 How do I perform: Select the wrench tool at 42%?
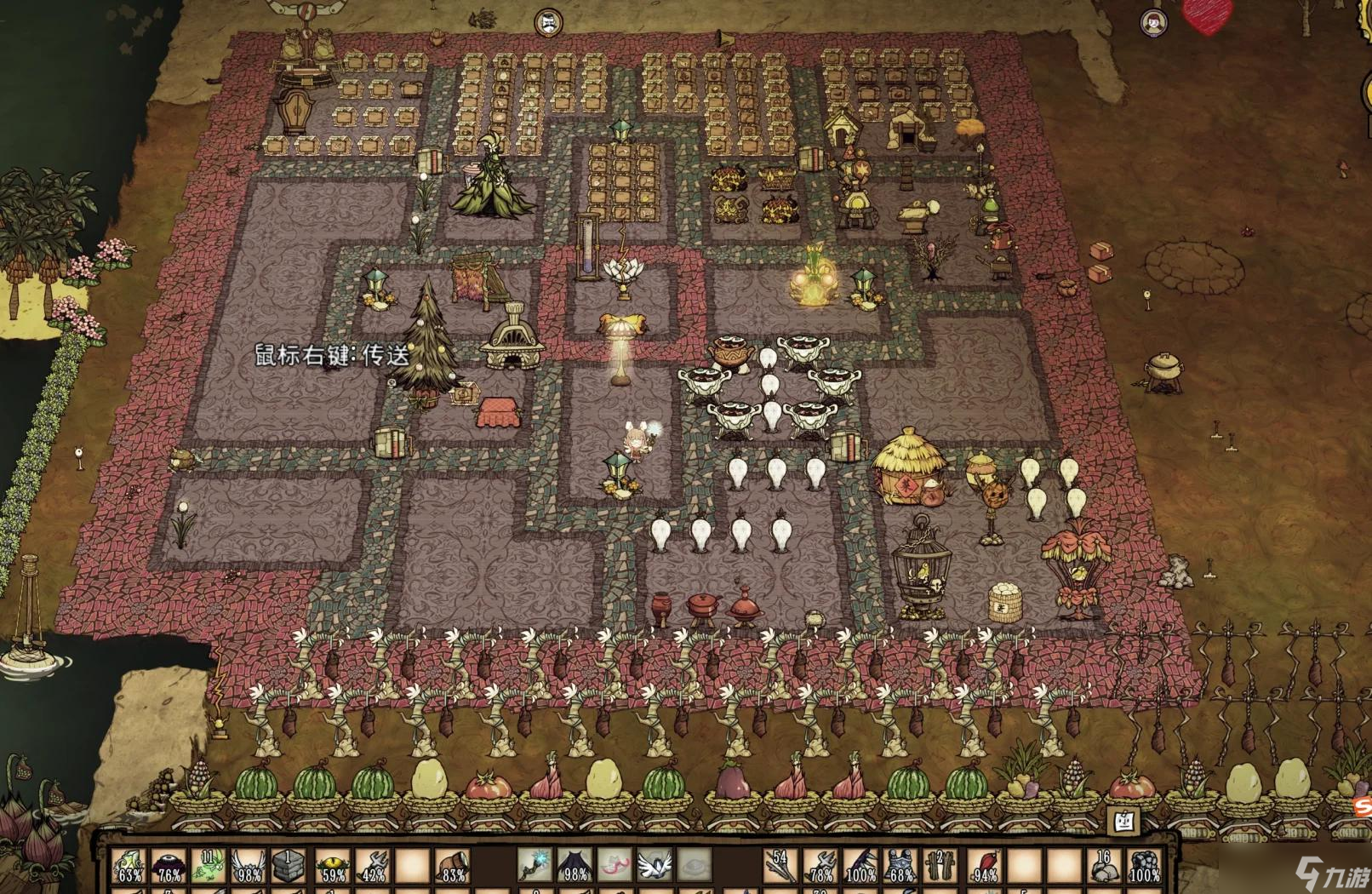(371, 866)
